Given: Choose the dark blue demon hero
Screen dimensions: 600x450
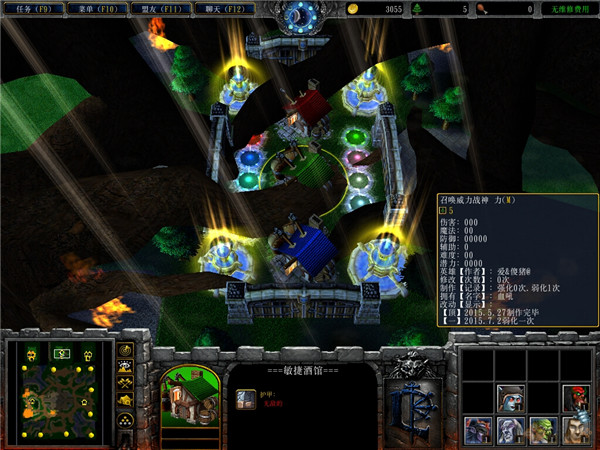Looking at the screenshot, I should (x=477, y=431).
